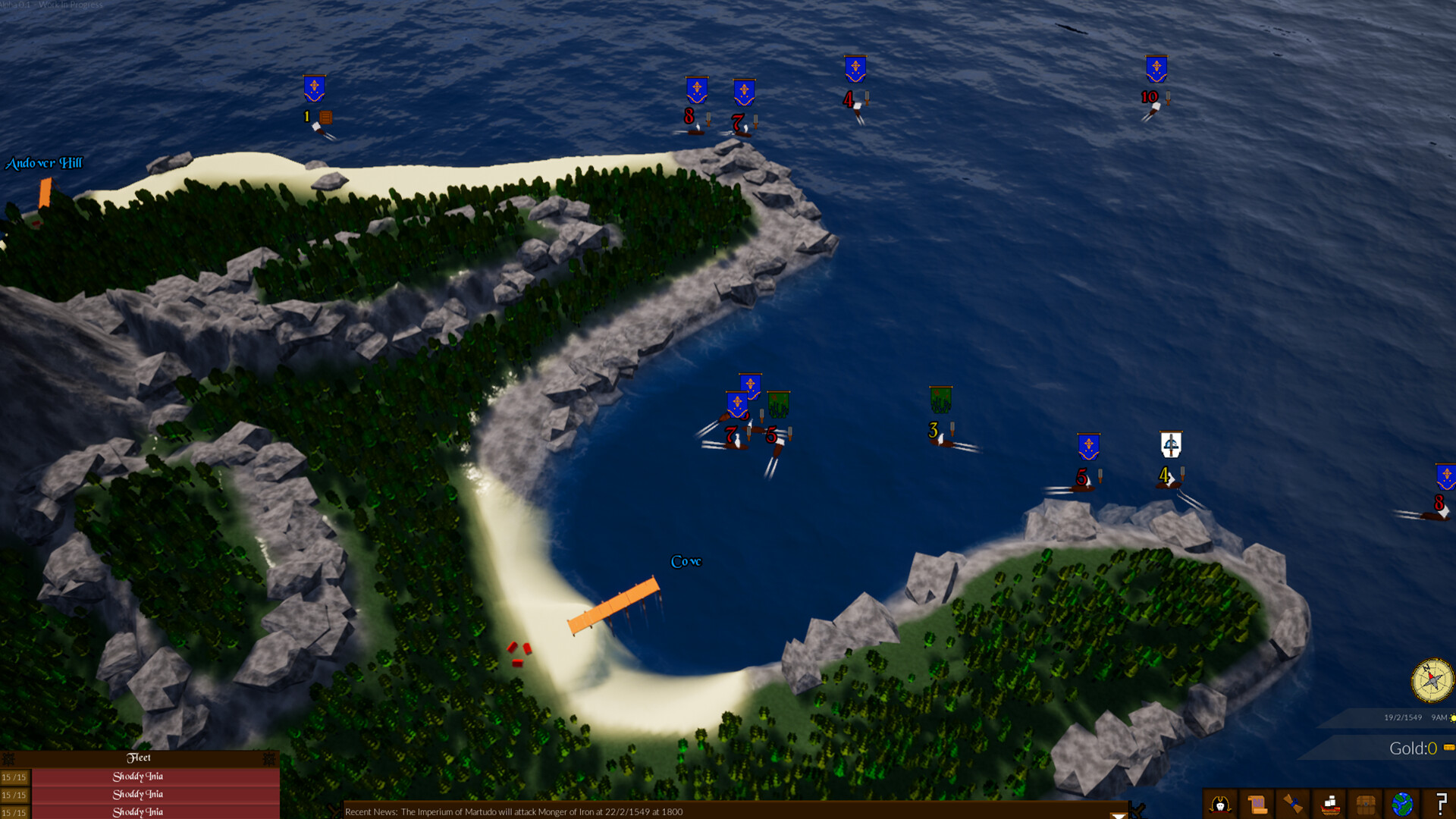The height and width of the screenshot is (819, 1456).
Task: Open the globe world map icon
Action: [x=1401, y=805]
